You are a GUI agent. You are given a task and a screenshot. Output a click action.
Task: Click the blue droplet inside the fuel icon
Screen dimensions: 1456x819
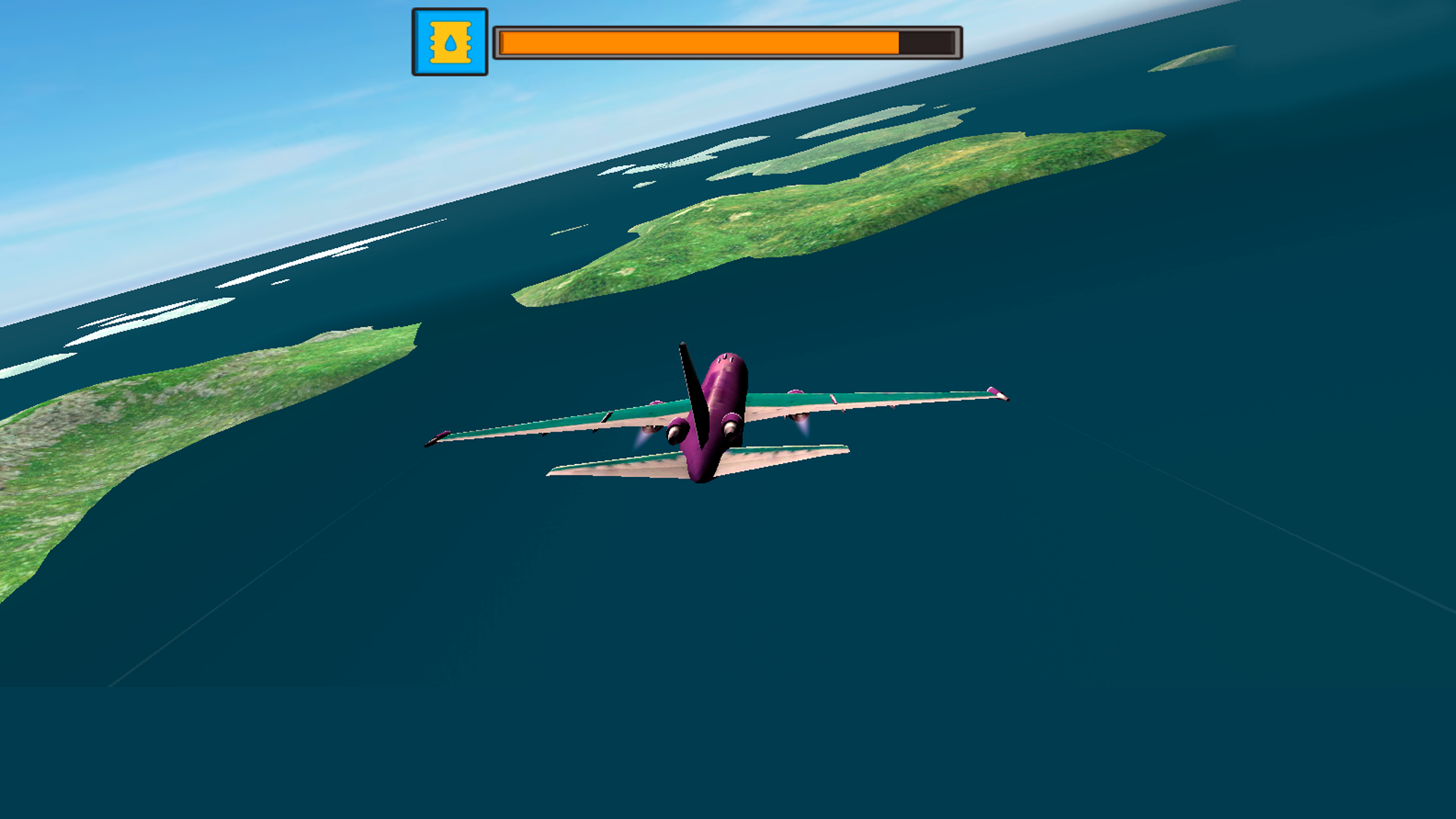[449, 44]
